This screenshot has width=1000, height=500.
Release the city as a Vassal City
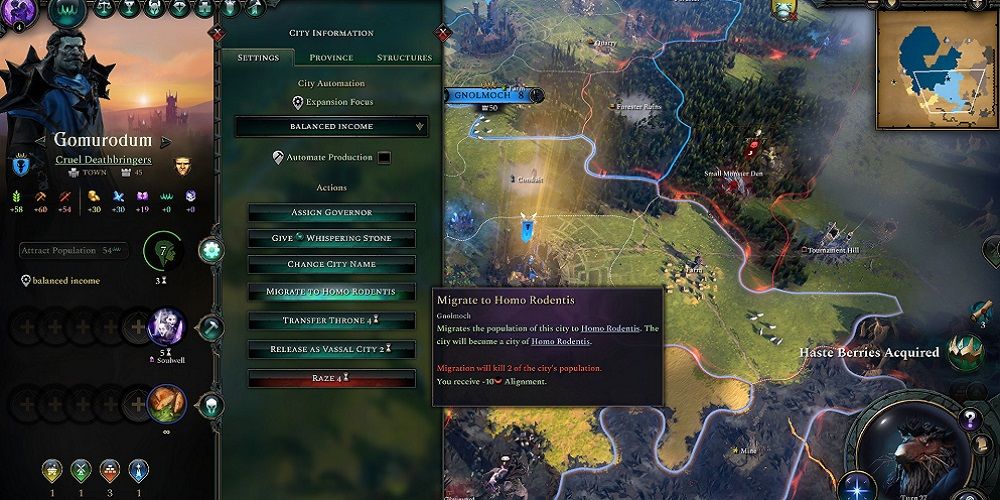(331, 349)
